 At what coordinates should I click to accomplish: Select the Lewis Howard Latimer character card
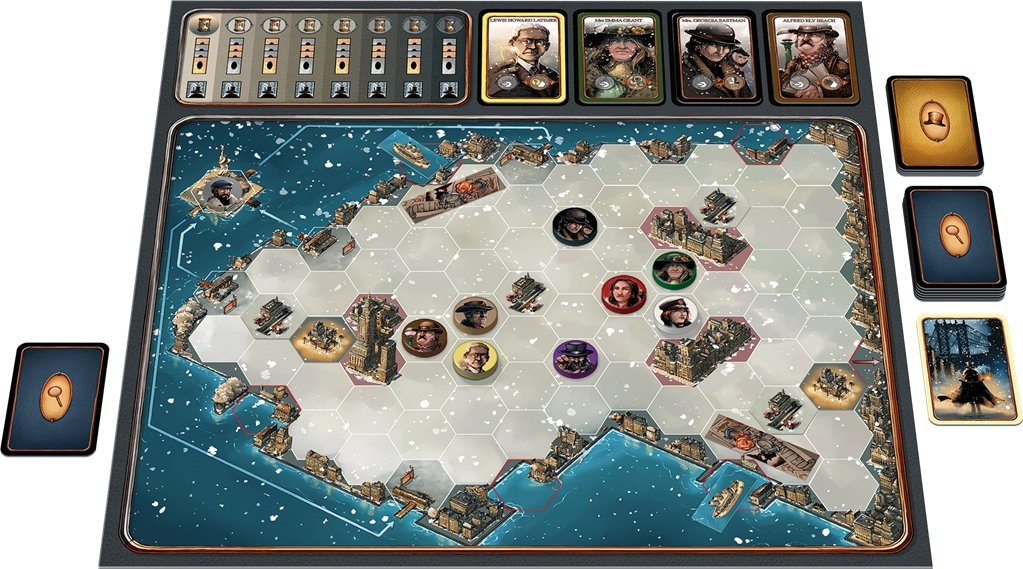click(525, 57)
